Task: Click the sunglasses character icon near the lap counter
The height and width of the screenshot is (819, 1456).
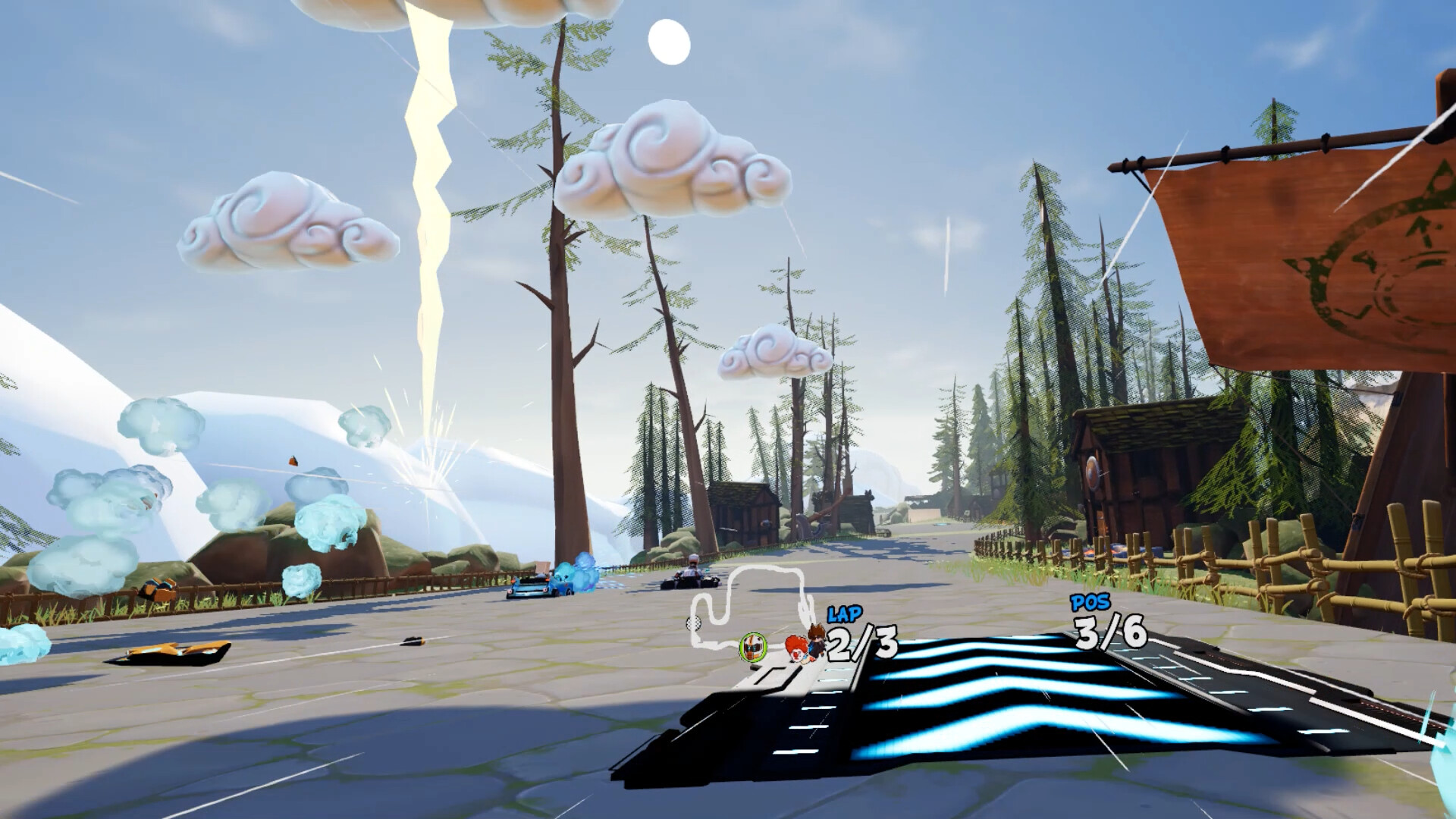Action: (x=817, y=639)
